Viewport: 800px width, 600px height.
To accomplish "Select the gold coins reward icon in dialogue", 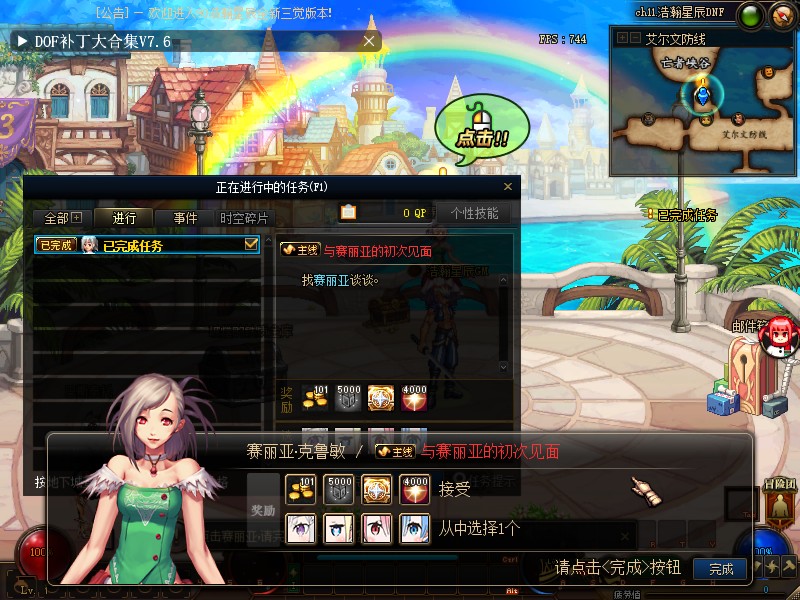I will tap(301, 489).
